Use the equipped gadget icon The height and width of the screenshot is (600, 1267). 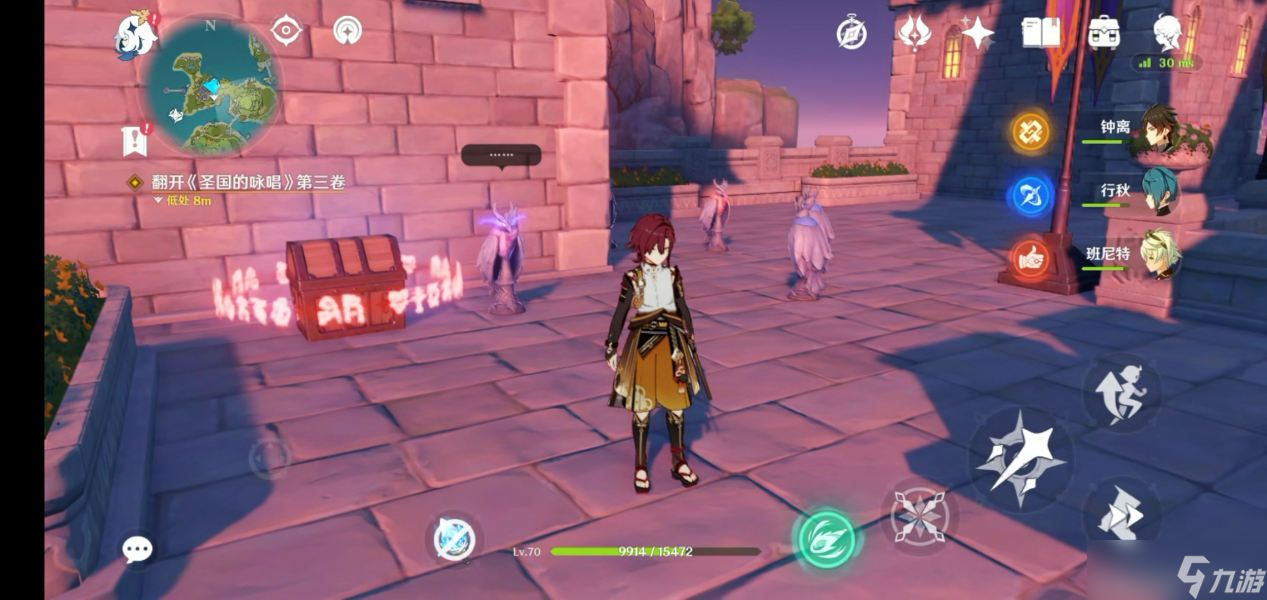click(452, 540)
